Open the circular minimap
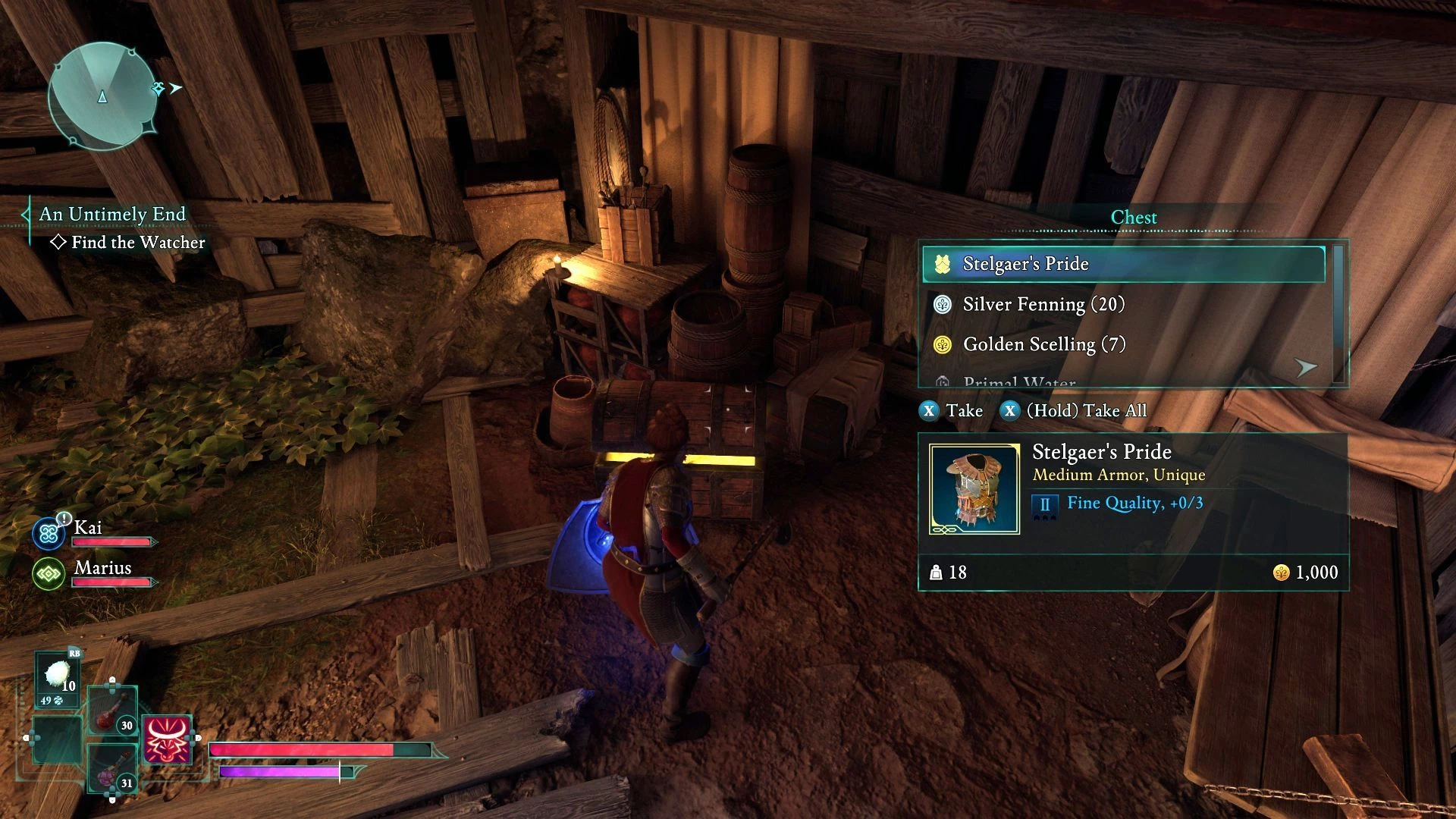1456x819 pixels. pos(102,96)
